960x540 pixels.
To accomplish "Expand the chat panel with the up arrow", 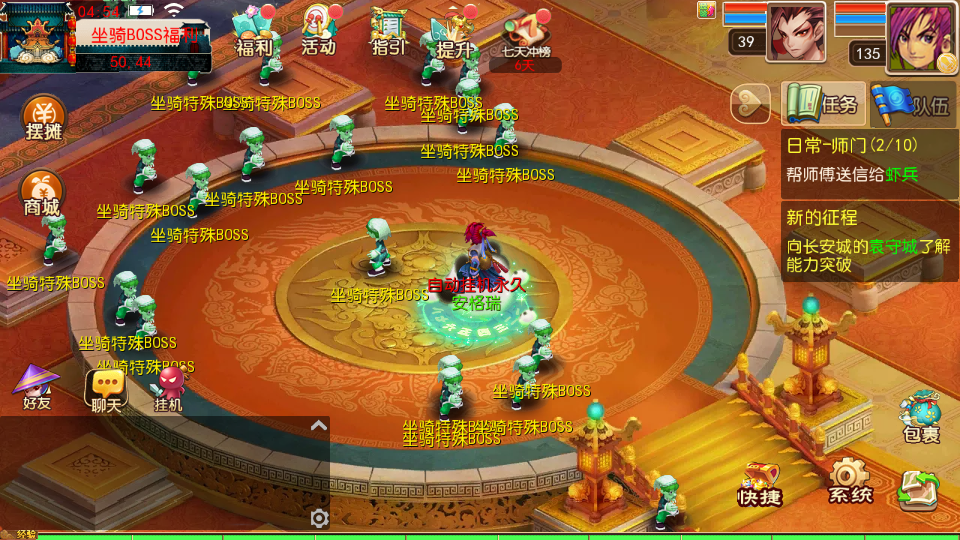I will (x=318, y=426).
